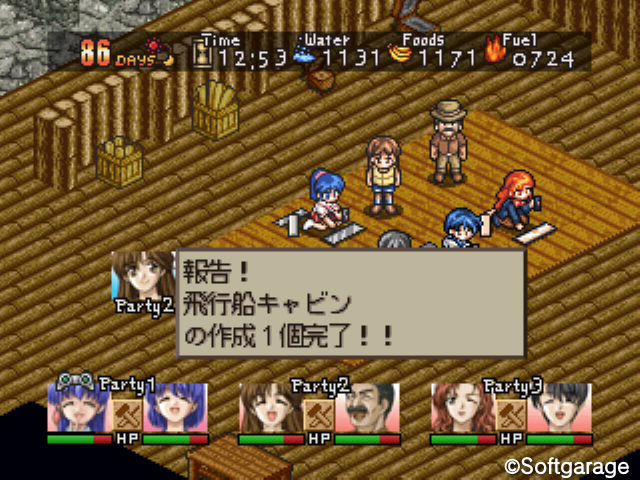Open Party2's hammer work icon
Image resolution: width=640 pixels, height=480 pixels.
[x=319, y=413]
